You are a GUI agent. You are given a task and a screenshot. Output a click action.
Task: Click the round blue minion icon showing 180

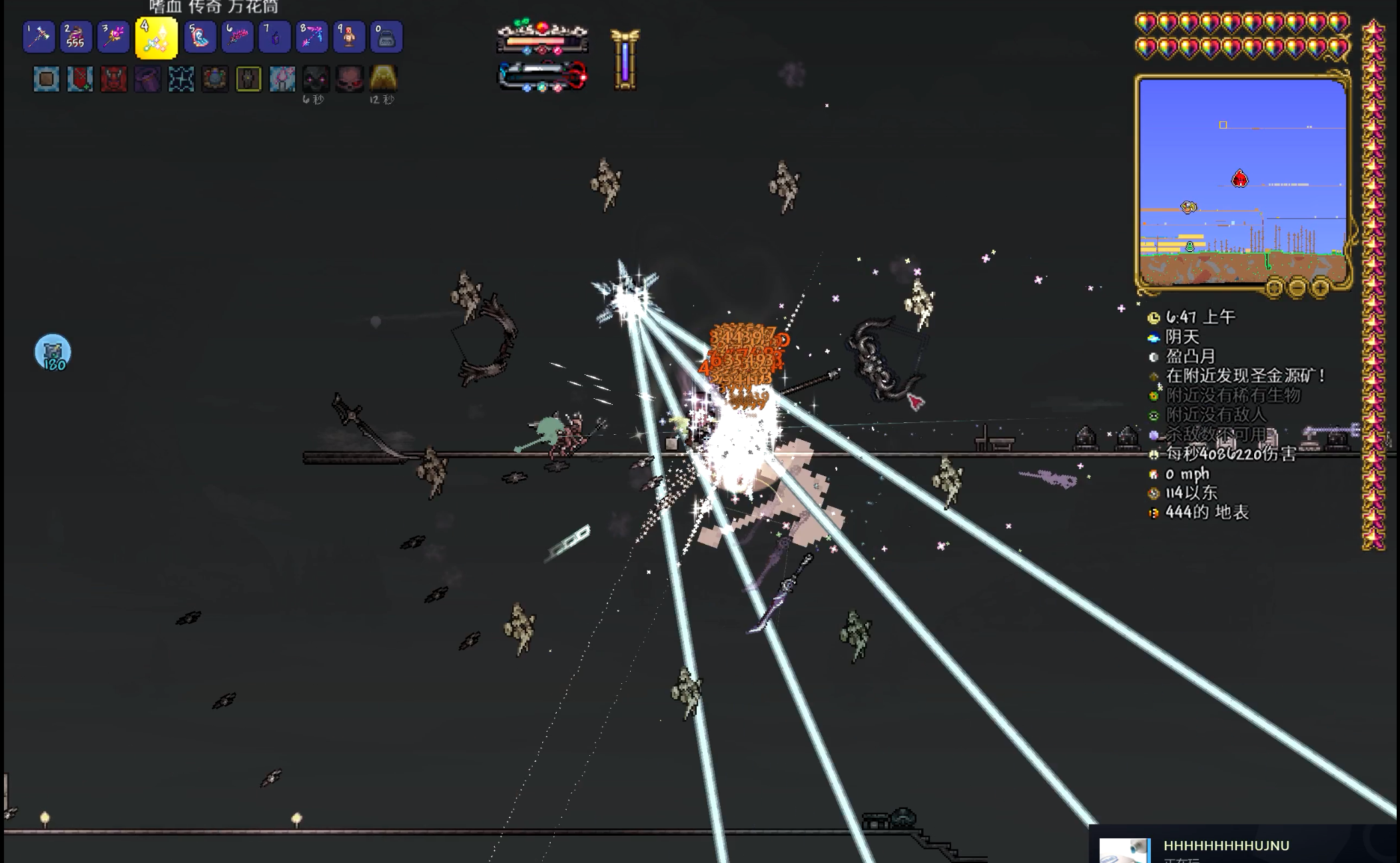[x=53, y=352]
